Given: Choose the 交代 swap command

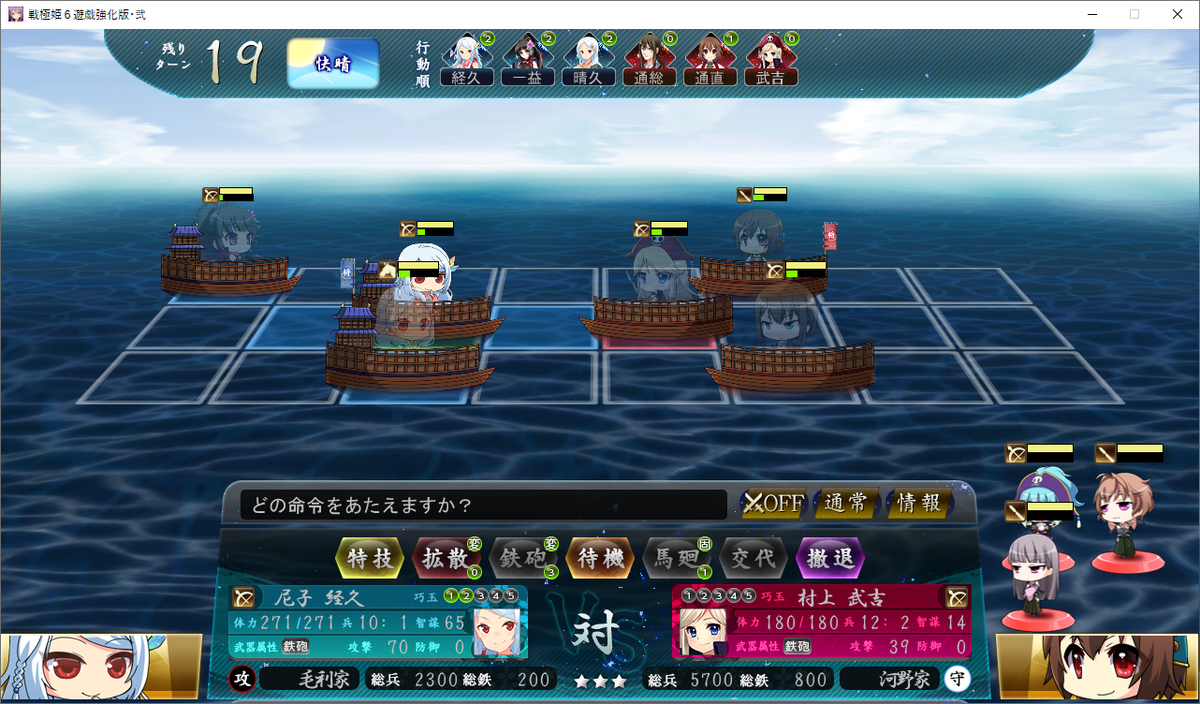Looking at the screenshot, I should point(752,558).
